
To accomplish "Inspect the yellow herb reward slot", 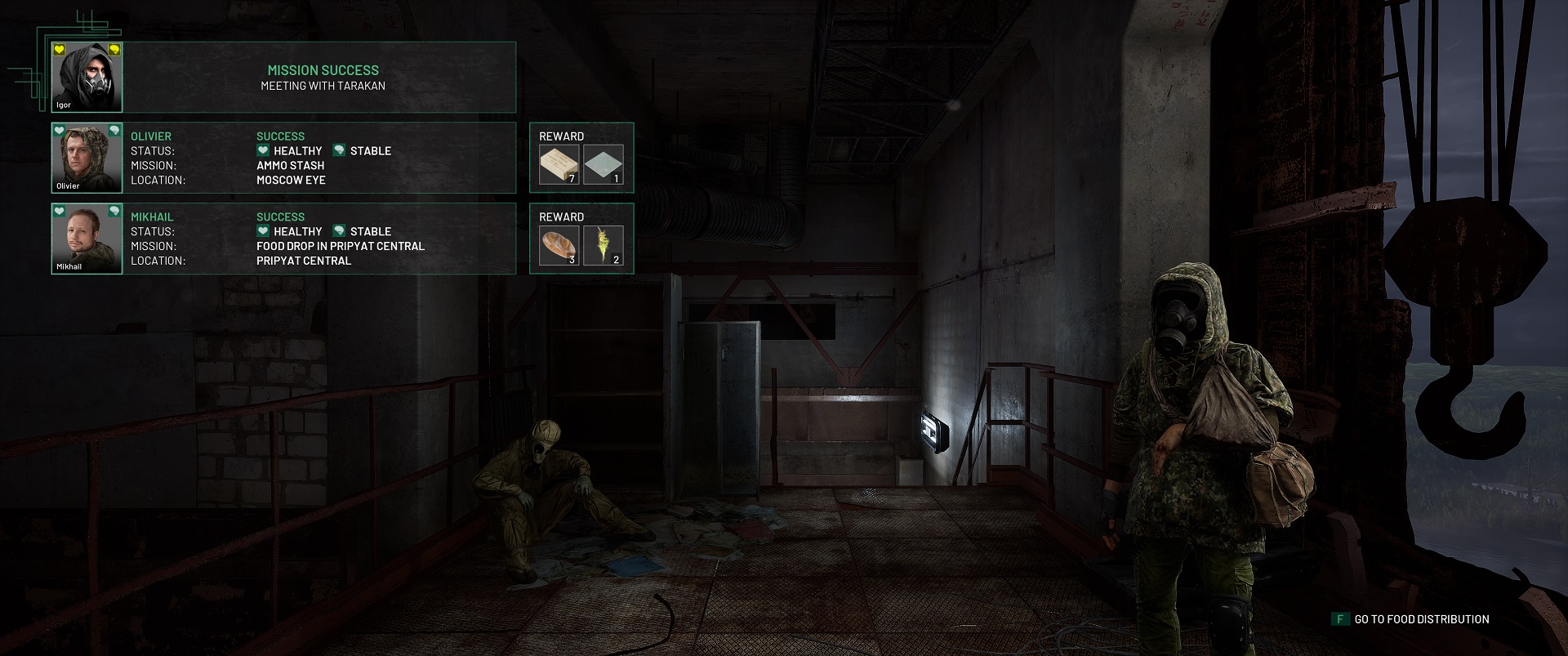I will click(x=604, y=245).
